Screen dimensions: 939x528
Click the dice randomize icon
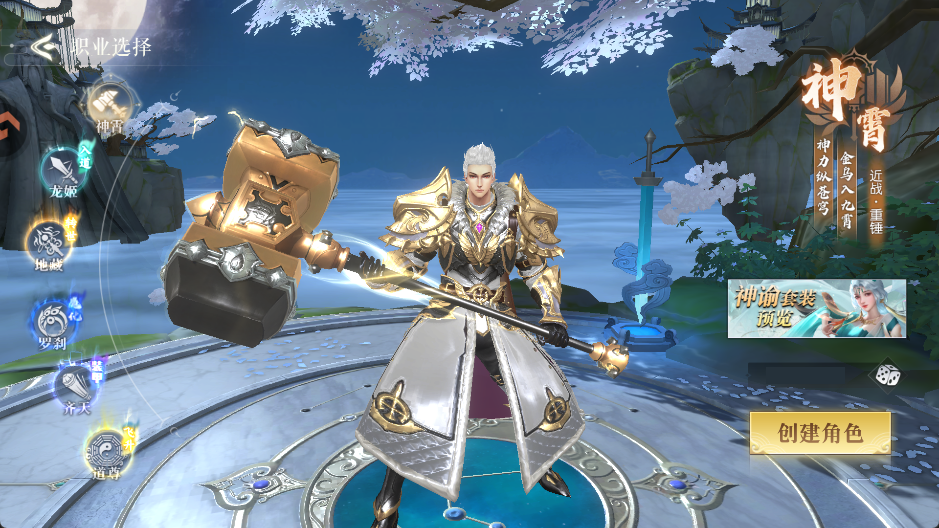pyautogui.click(x=887, y=374)
